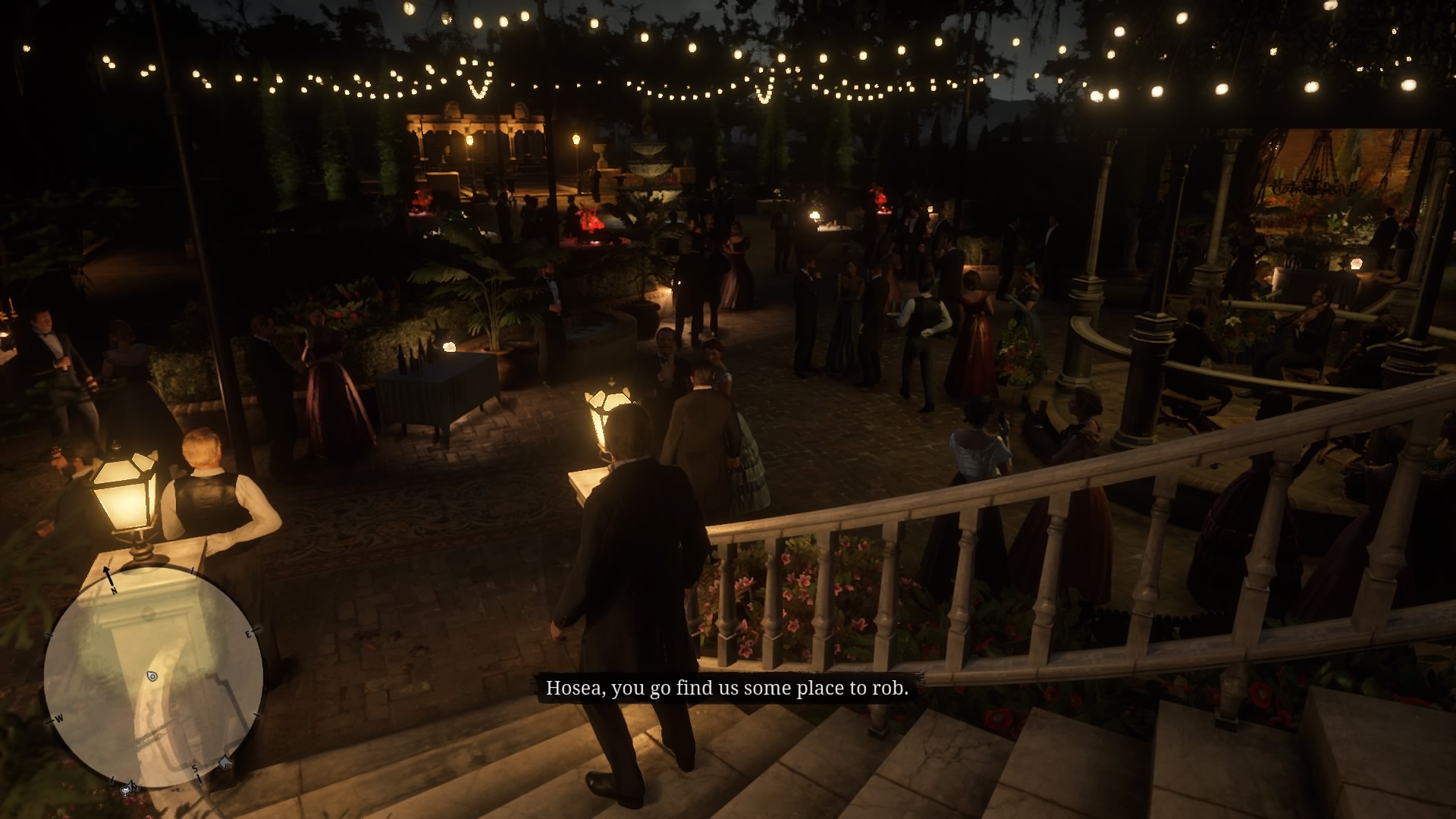Select the white waypoint icon on the minimap edge
This screenshot has width=1456, height=819.
point(224,761)
